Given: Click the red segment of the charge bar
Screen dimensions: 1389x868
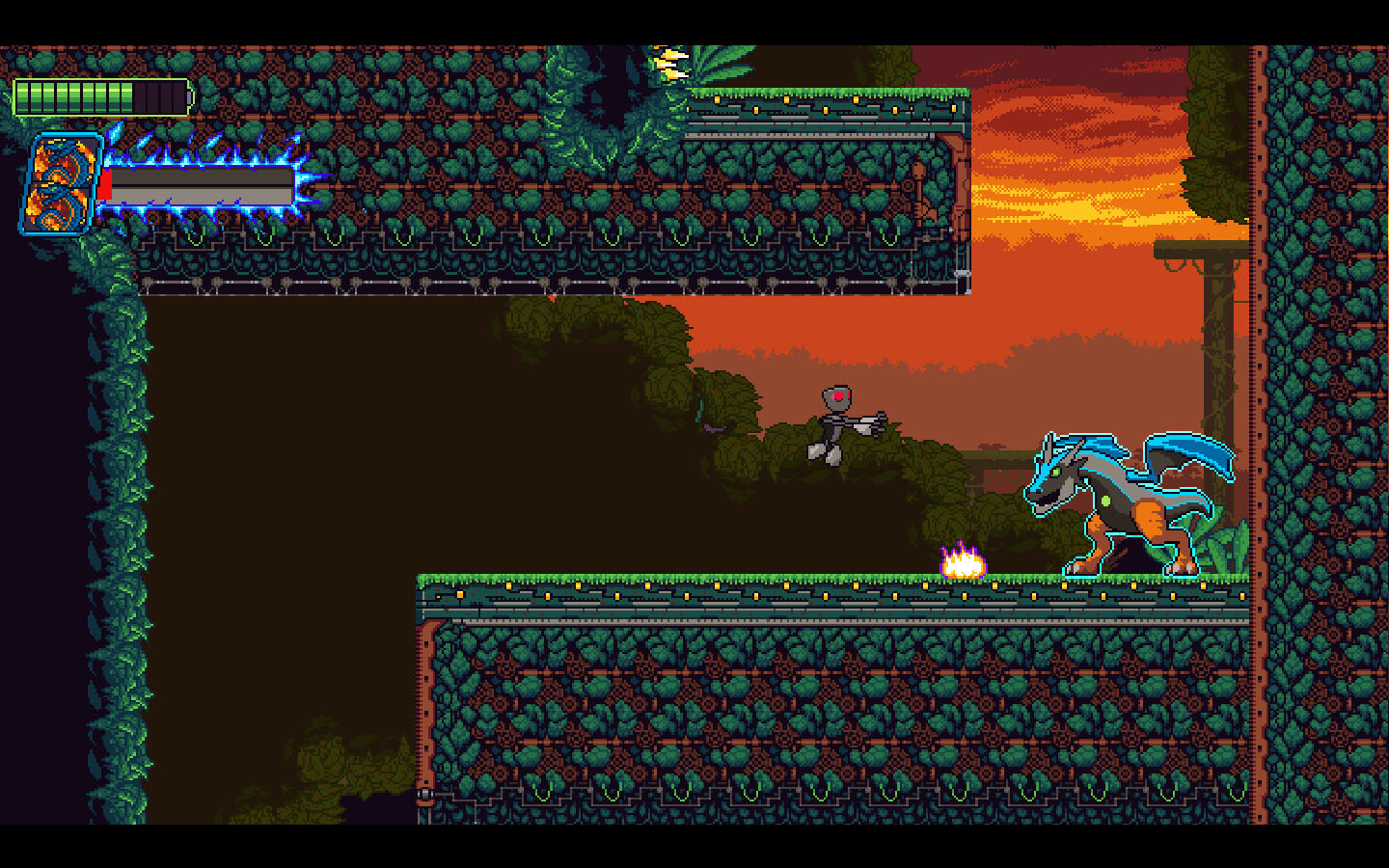Looking at the screenshot, I should click(105, 183).
